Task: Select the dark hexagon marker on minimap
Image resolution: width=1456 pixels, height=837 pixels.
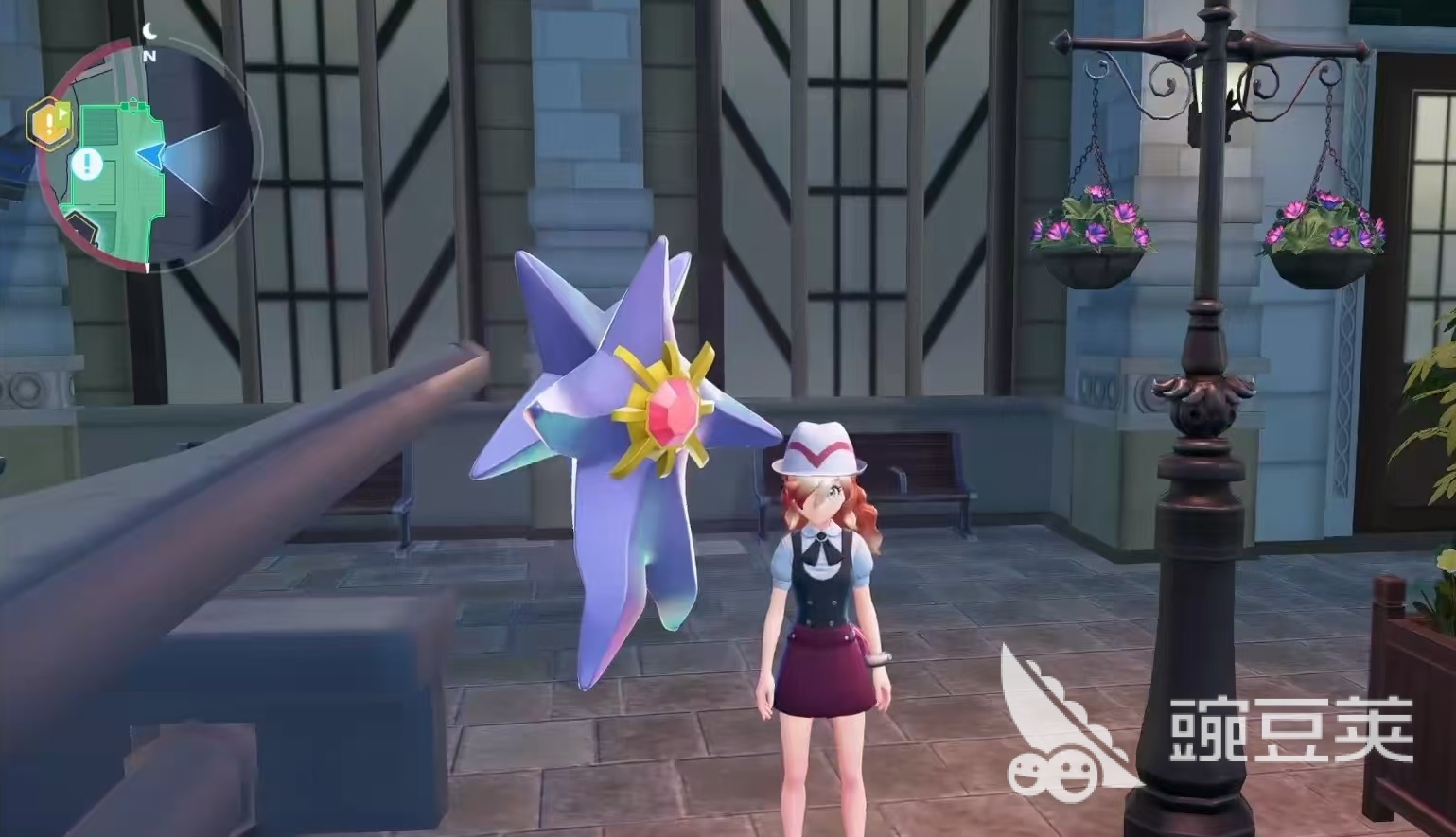Action: click(x=82, y=228)
